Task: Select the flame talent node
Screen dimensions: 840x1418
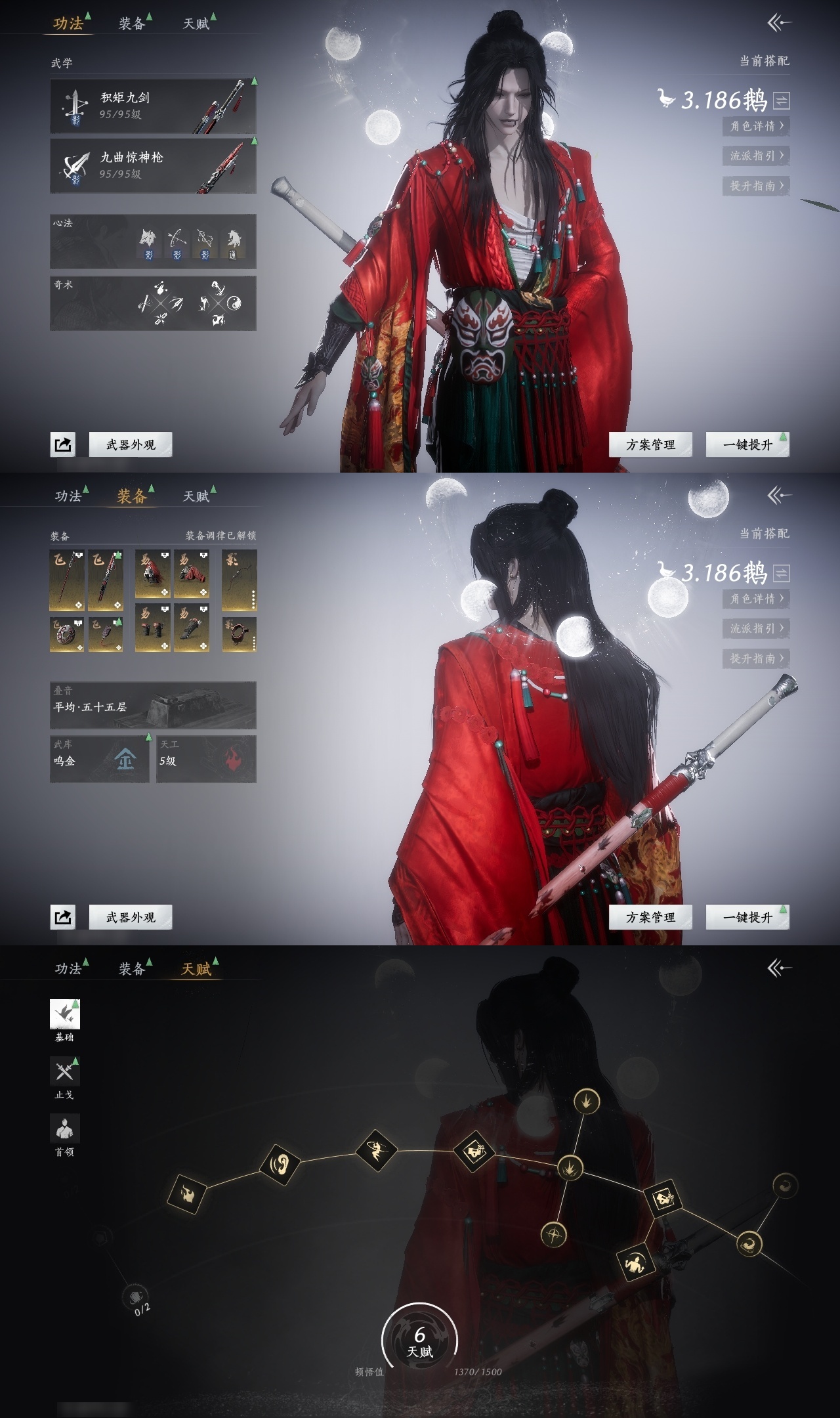Action: coord(187,1193)
